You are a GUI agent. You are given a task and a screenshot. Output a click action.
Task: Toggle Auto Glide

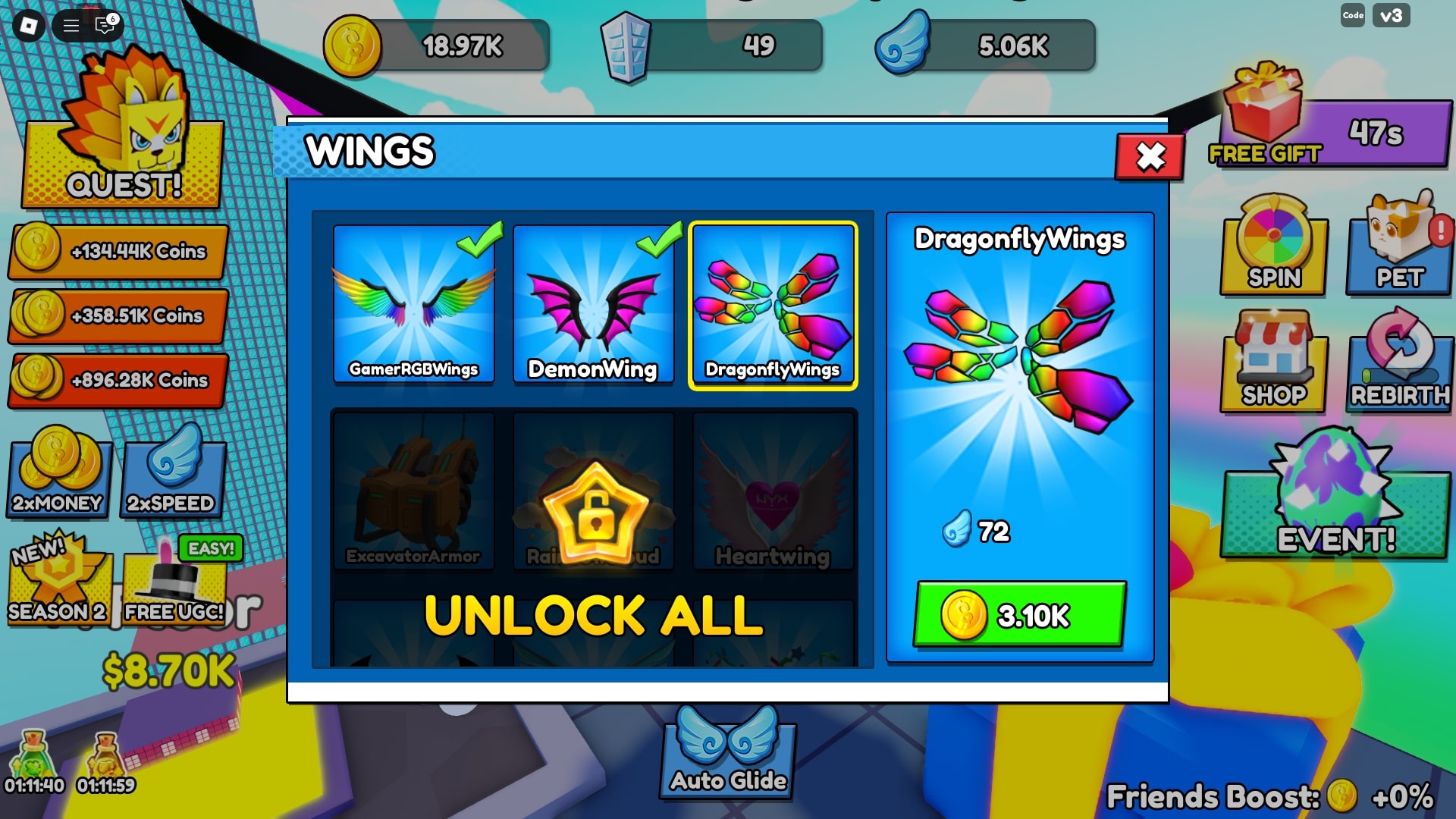pos(728,755)
